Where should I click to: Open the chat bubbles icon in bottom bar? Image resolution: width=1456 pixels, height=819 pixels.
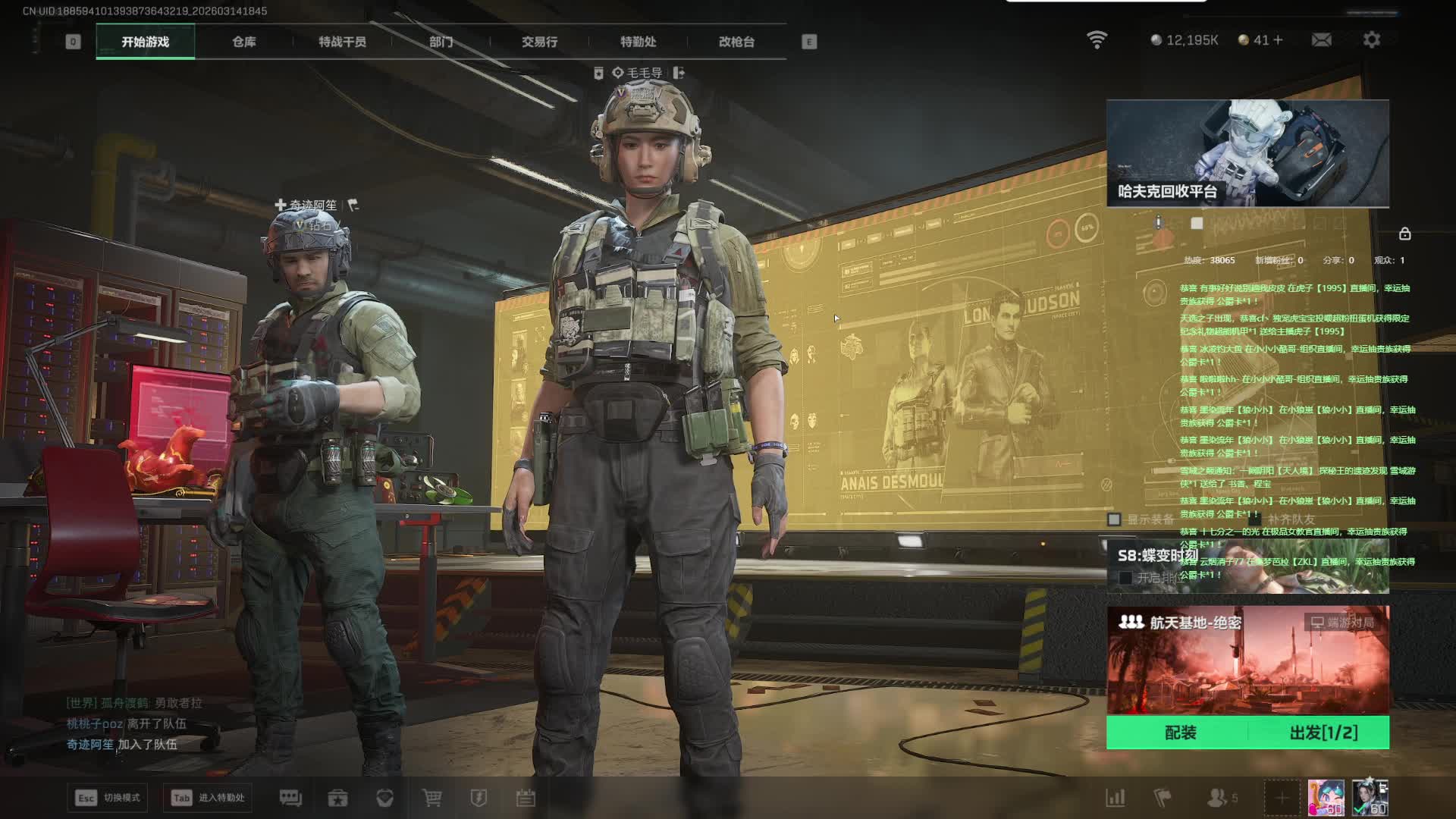(290, 798)
